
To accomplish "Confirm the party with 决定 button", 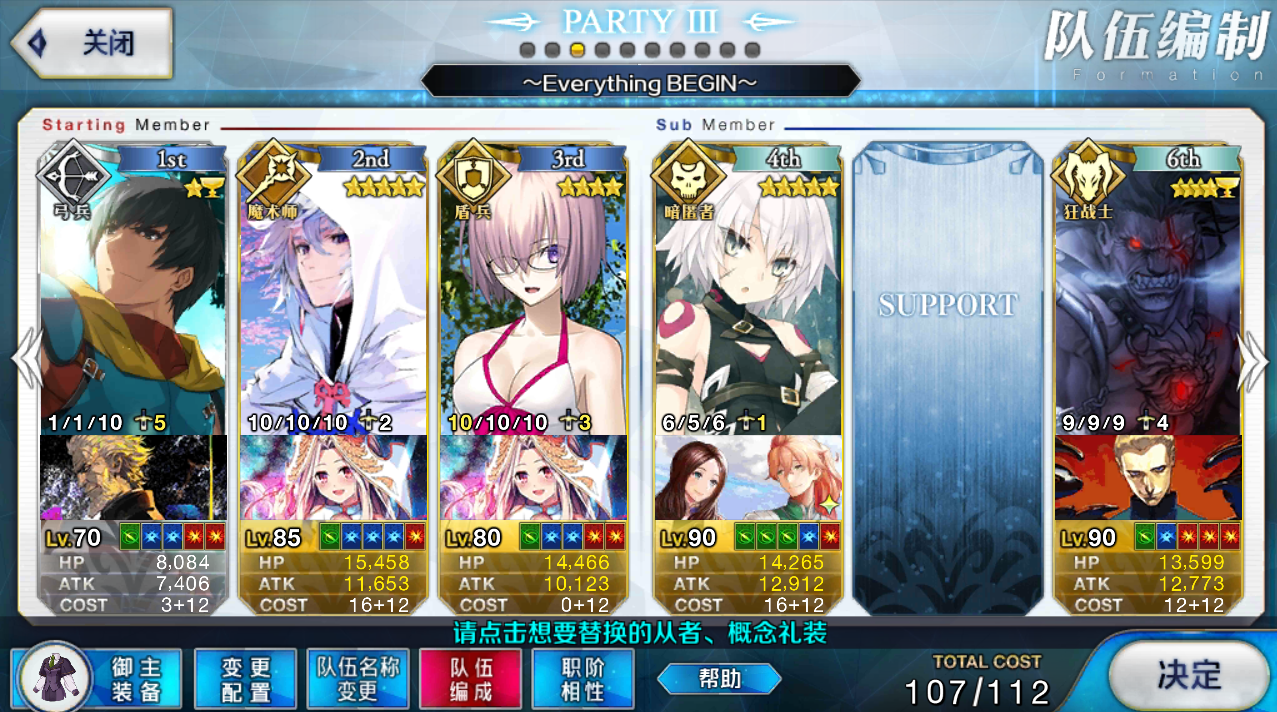I will click(x=1188, y=674).
